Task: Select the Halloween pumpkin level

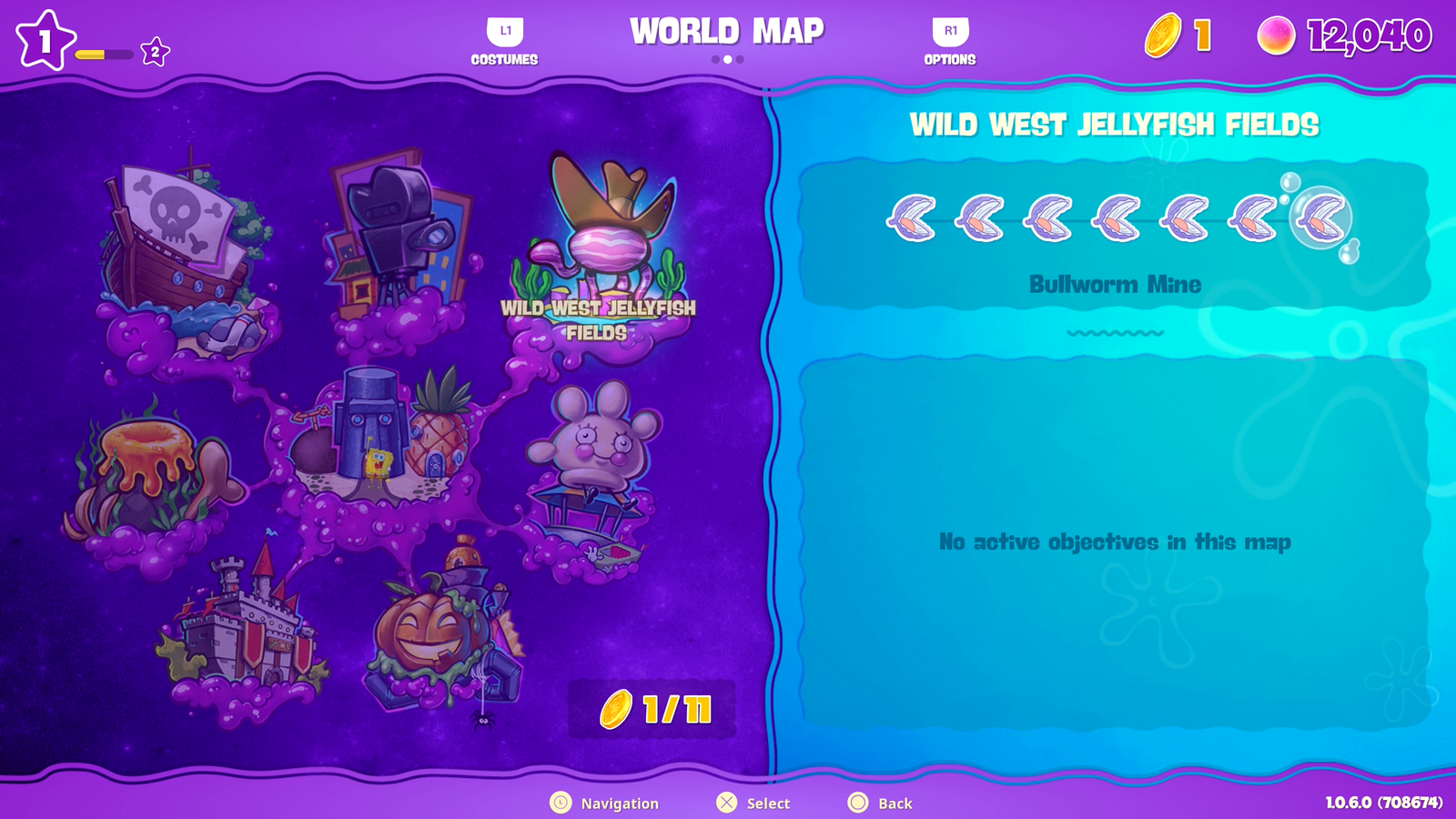Action: [x=428, y=628]
